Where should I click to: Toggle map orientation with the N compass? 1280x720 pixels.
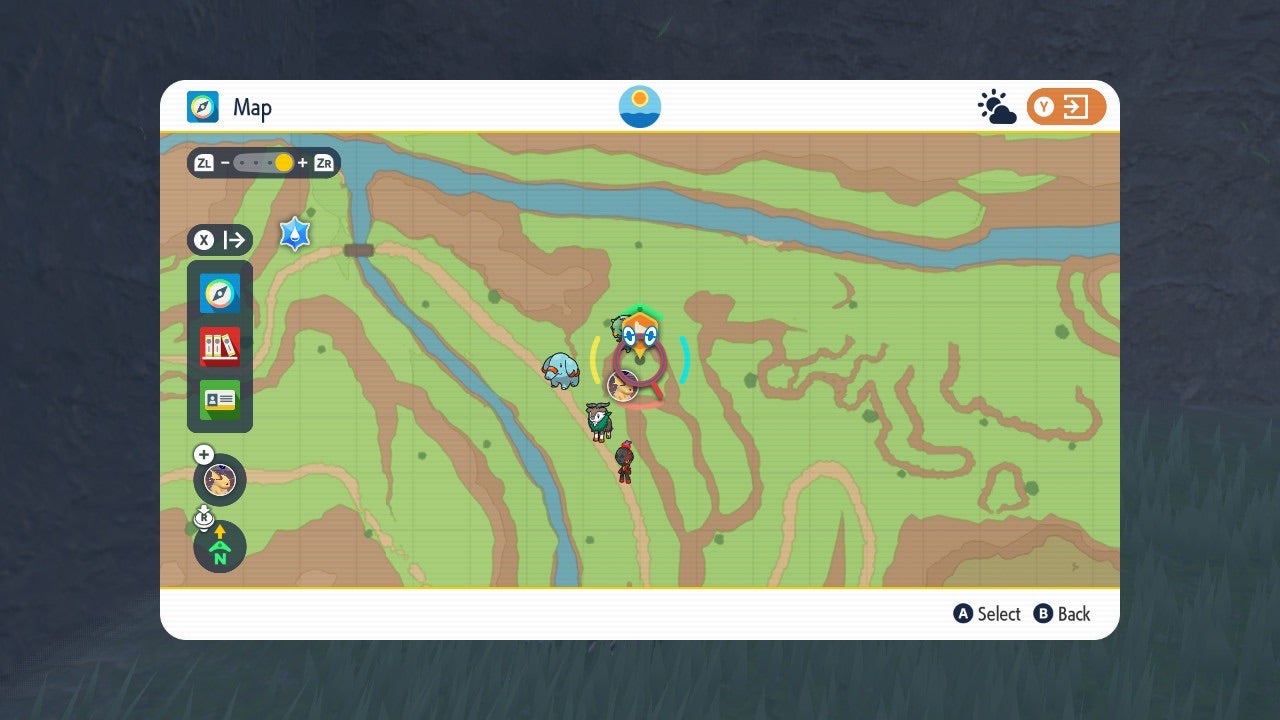[219, 547]
